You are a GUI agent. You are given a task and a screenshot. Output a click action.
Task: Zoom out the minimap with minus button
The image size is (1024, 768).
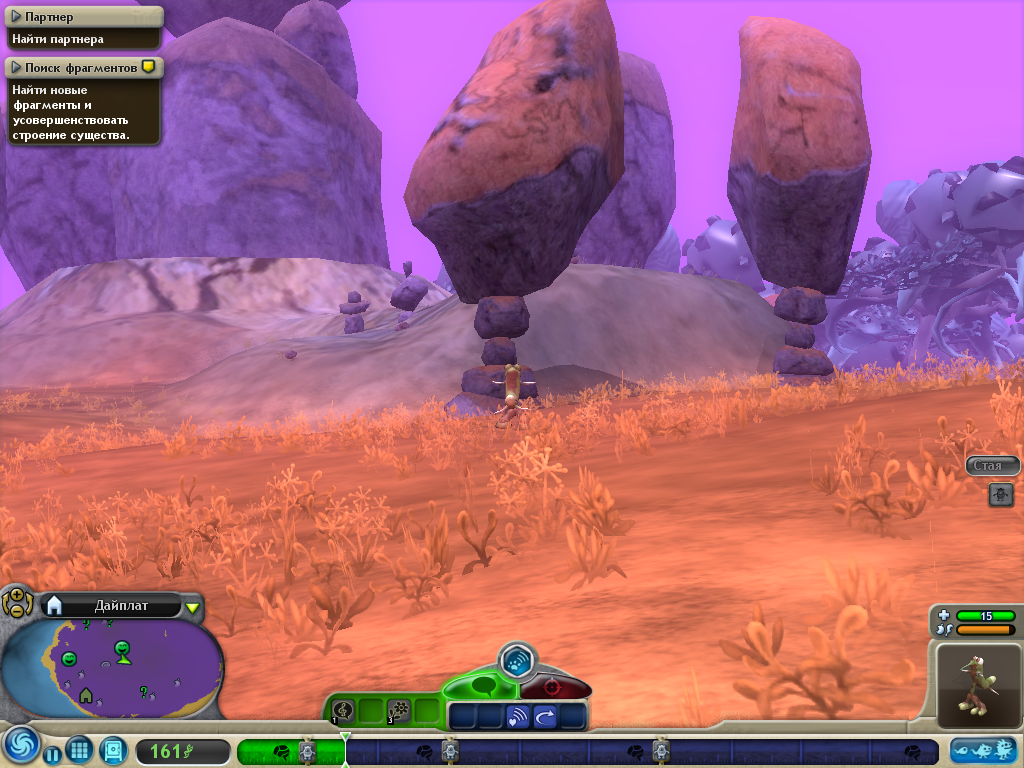(x=16, y=609)
